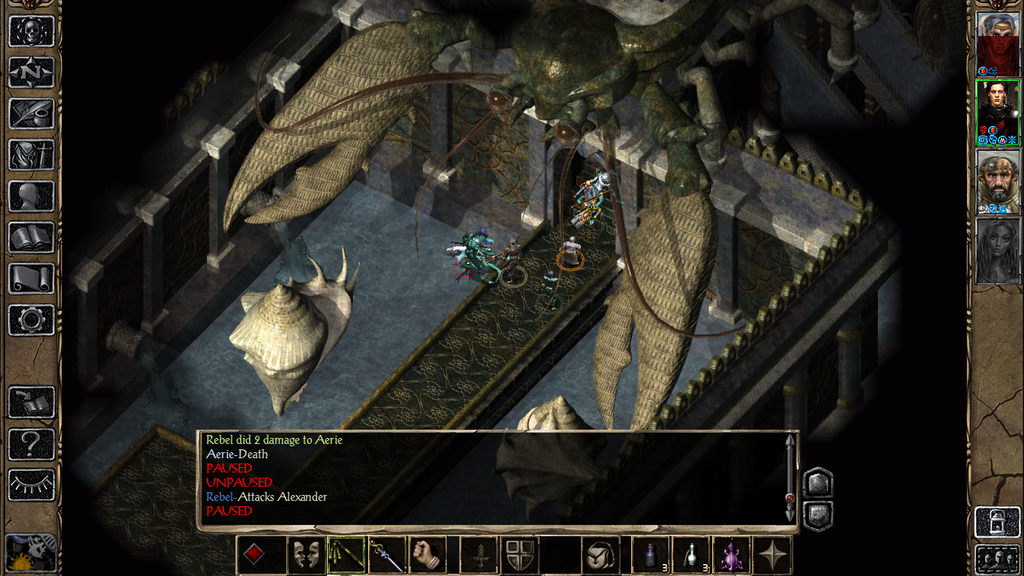Open the mage spellbook button
This screenshot has width=1024, height=576.
point(31,237)
